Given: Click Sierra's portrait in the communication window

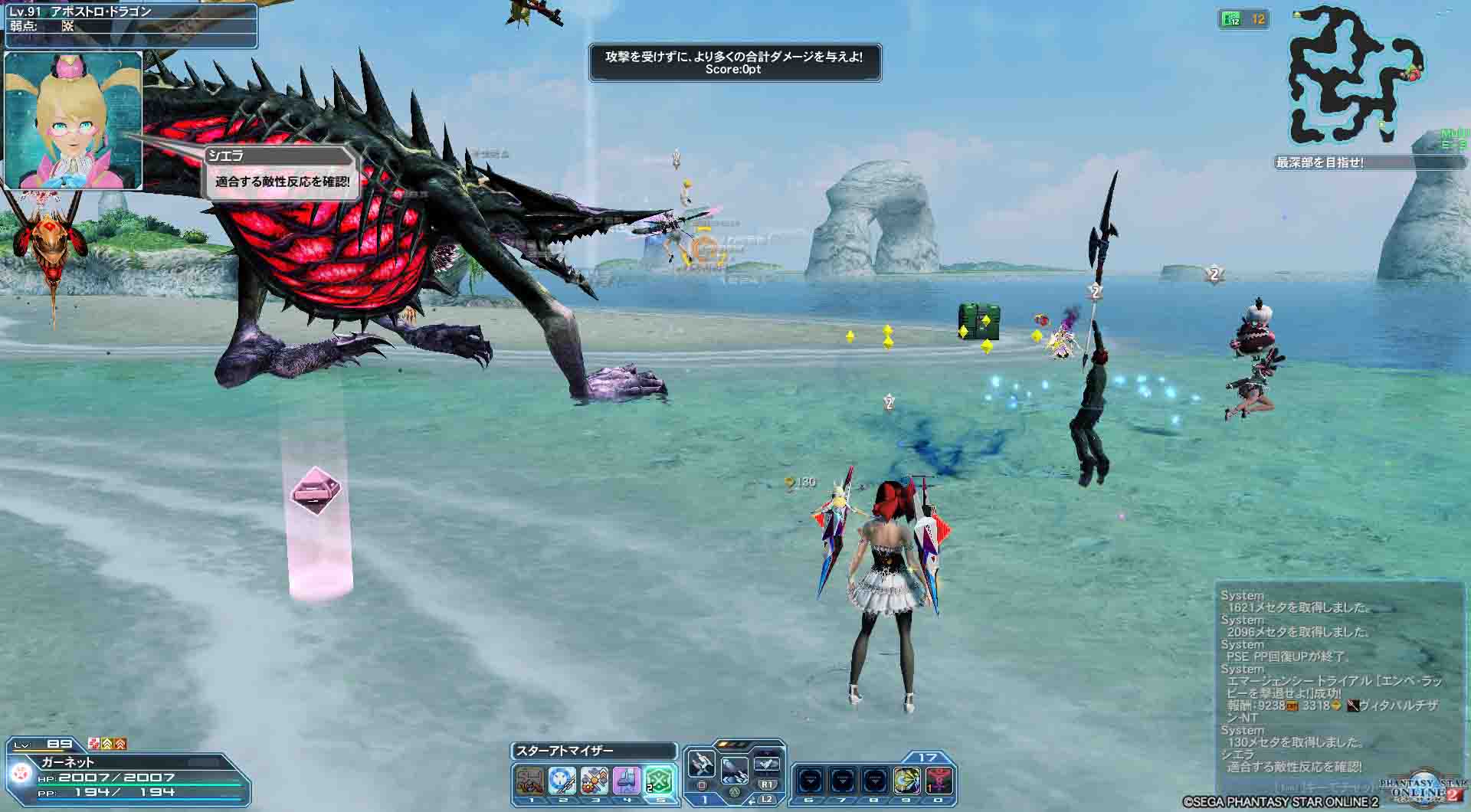Looking at the screenshot, I should coord(74,120).
